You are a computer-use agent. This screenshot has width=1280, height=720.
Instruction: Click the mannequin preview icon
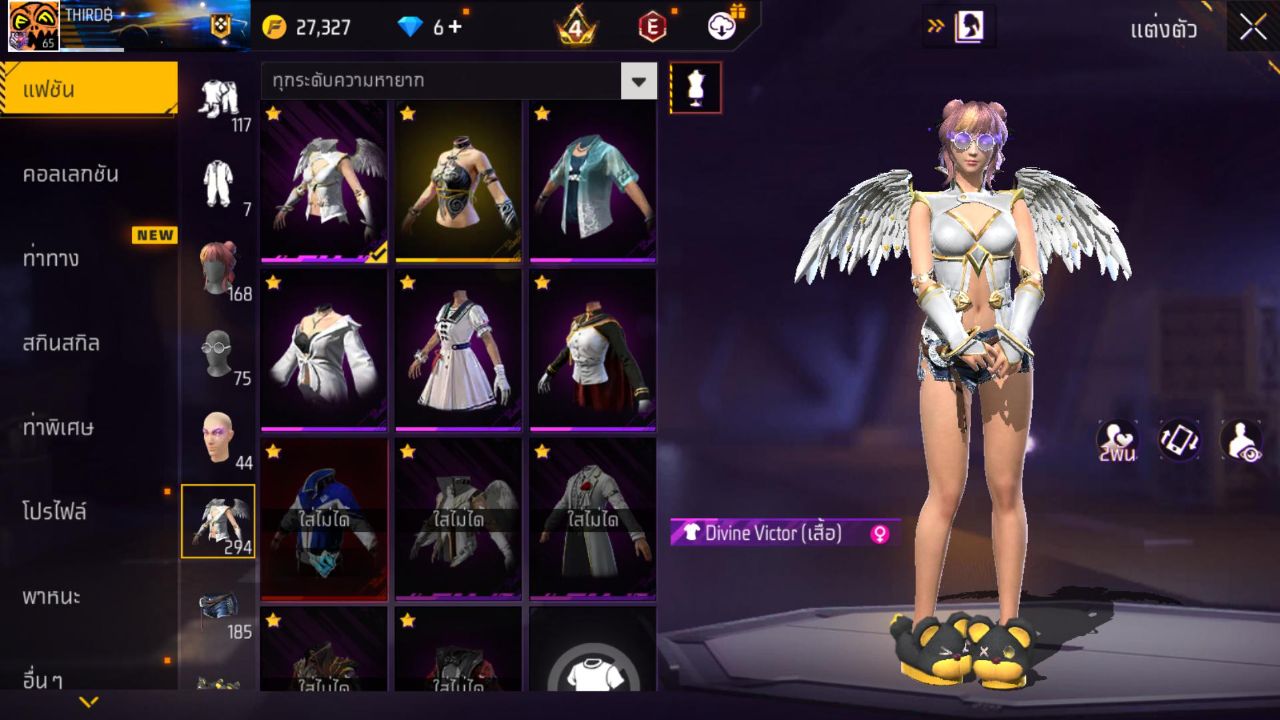click(695, 88)
